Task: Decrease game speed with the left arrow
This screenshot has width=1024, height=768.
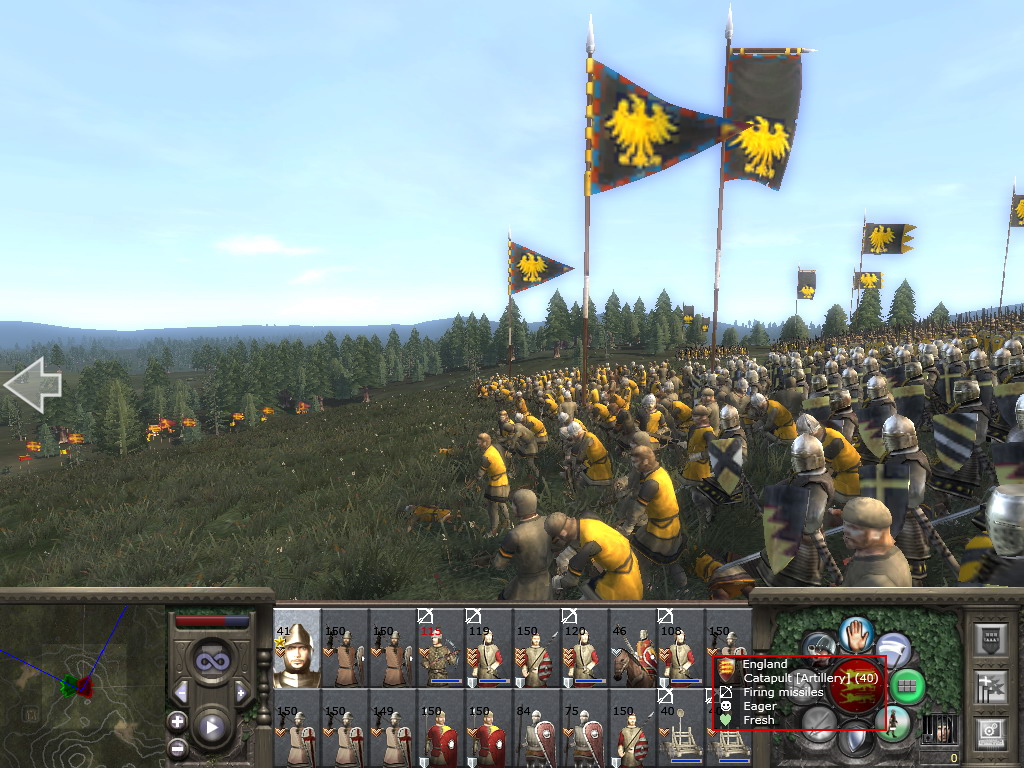Action: [x=181, y=692]
